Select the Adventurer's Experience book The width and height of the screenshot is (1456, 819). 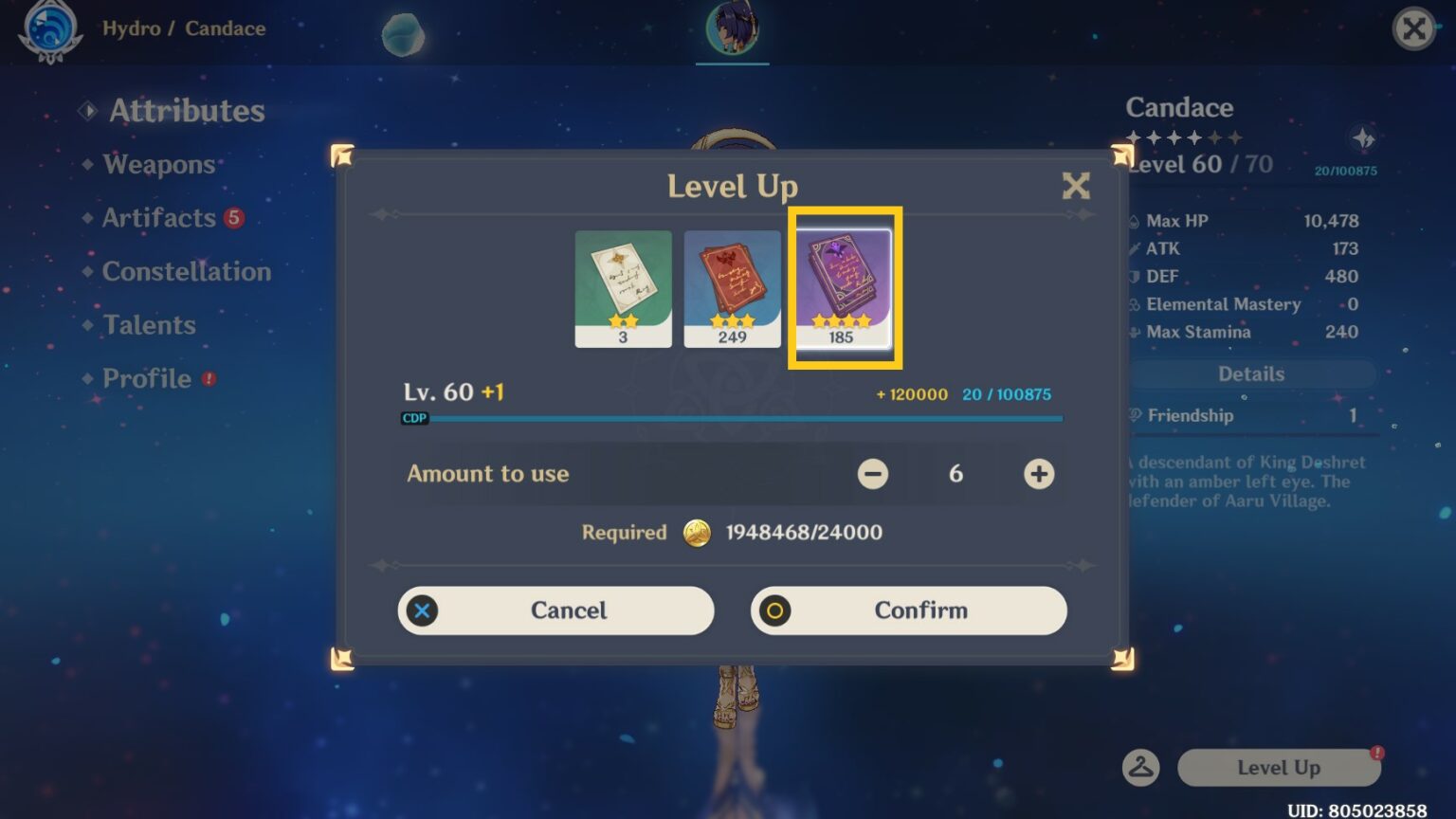pos(732,284)
